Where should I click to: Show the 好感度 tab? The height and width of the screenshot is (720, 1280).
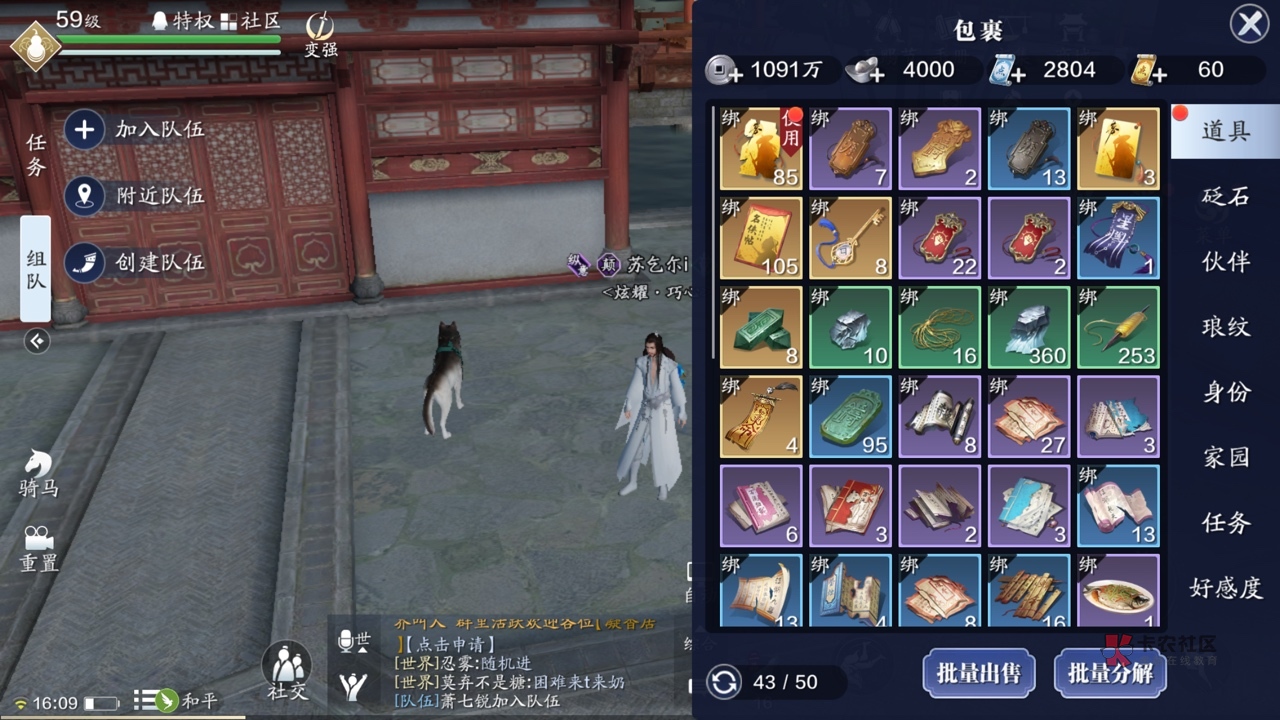pyautogui.click(x=1225, y=587)
